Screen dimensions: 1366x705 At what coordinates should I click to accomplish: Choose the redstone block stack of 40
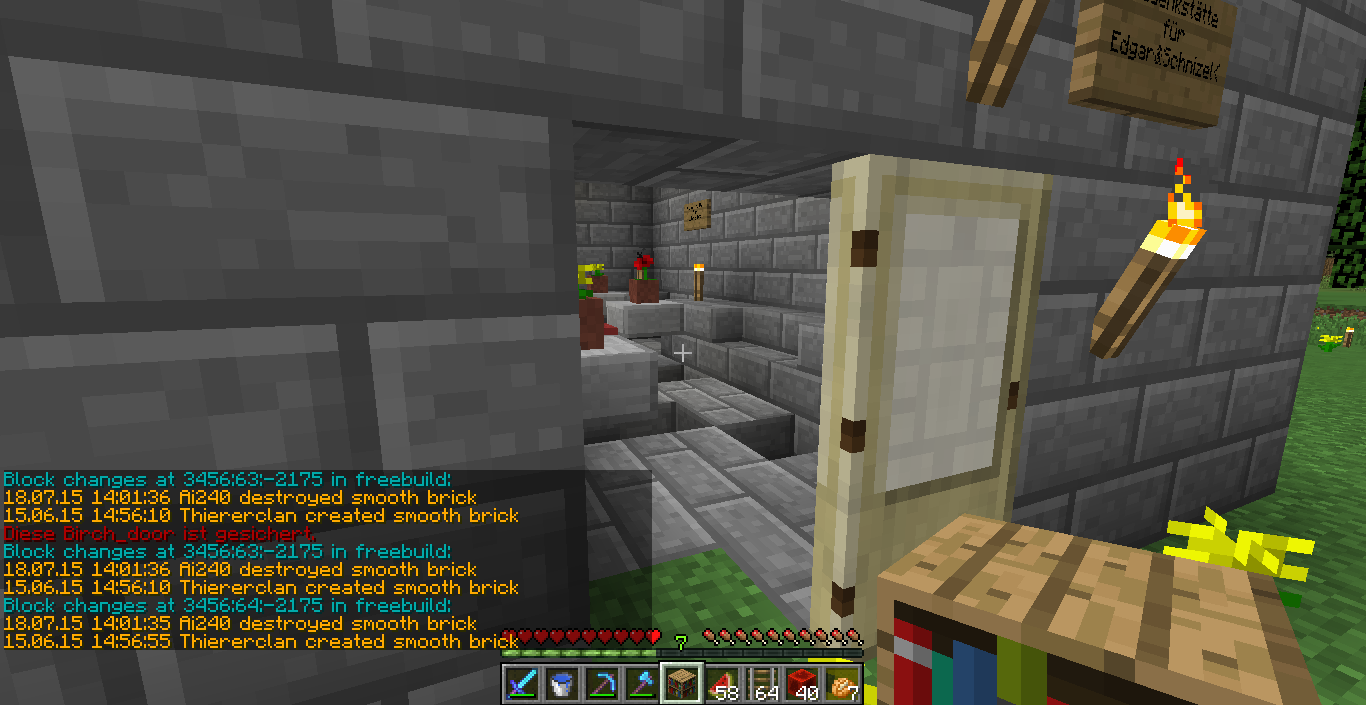[802, 684]
